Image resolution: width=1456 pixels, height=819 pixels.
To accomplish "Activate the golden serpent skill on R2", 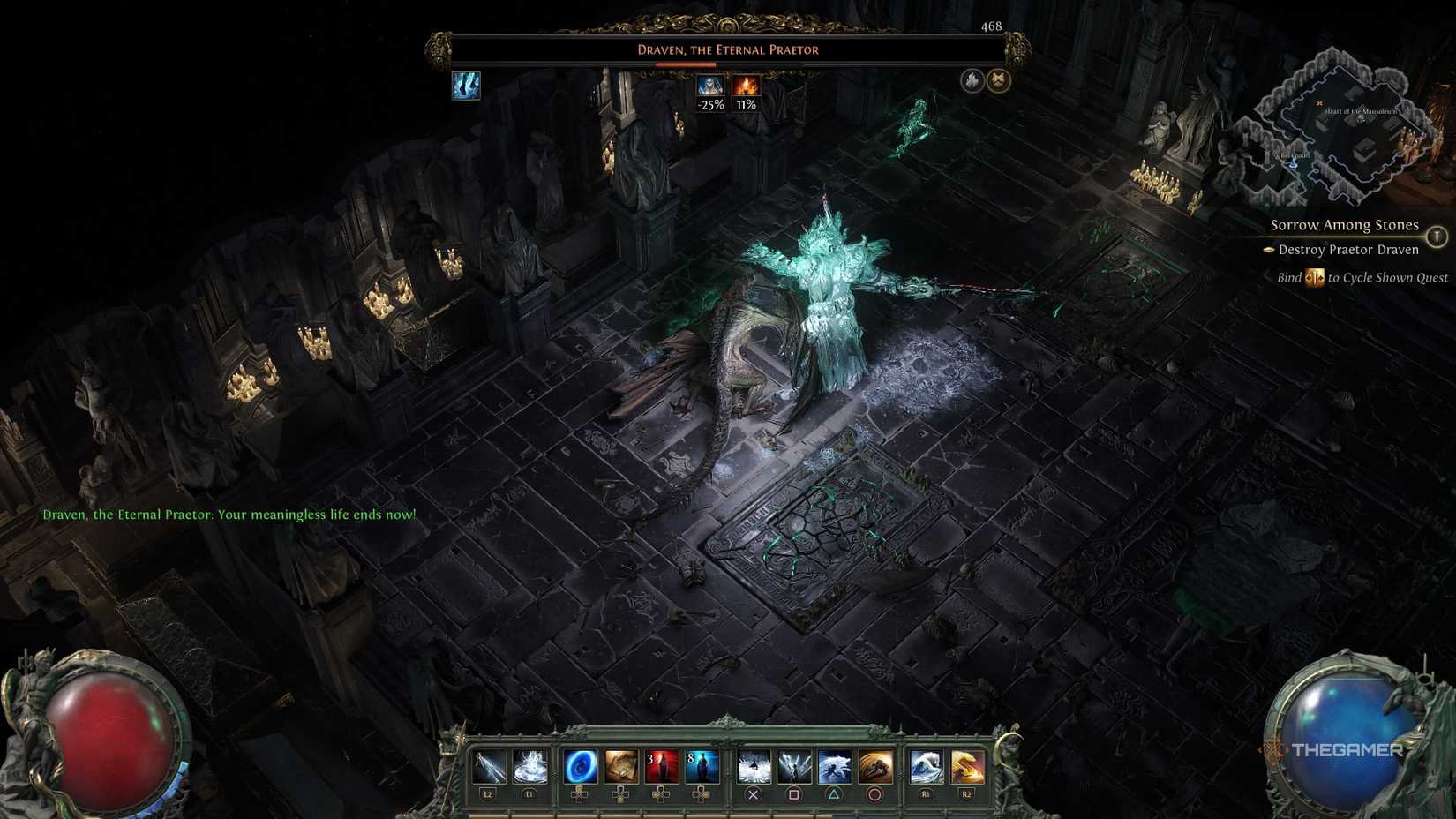I will tap(965, 767).
